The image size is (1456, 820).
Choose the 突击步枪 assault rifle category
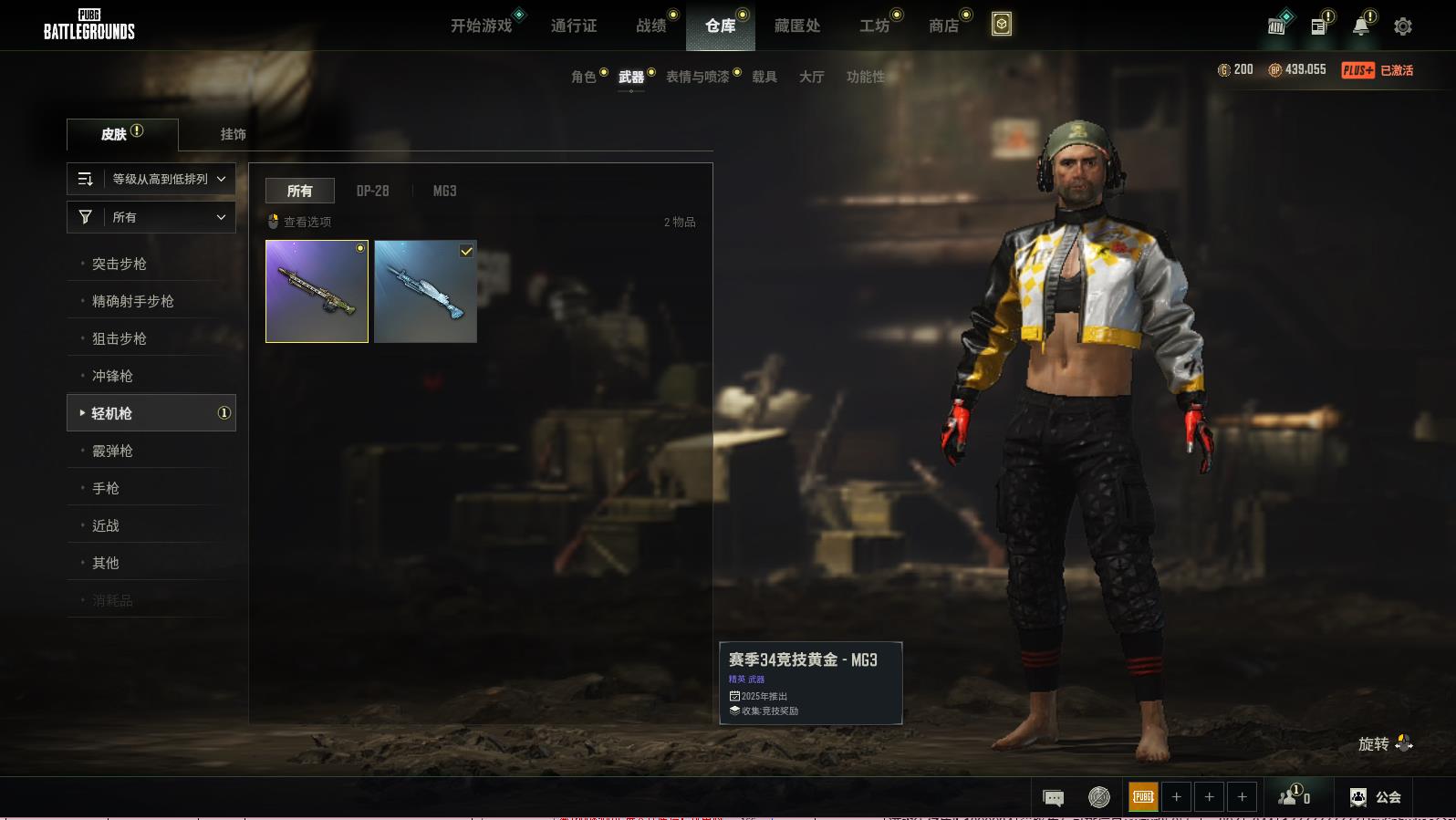pyautogui.click(x=120, y=264)
